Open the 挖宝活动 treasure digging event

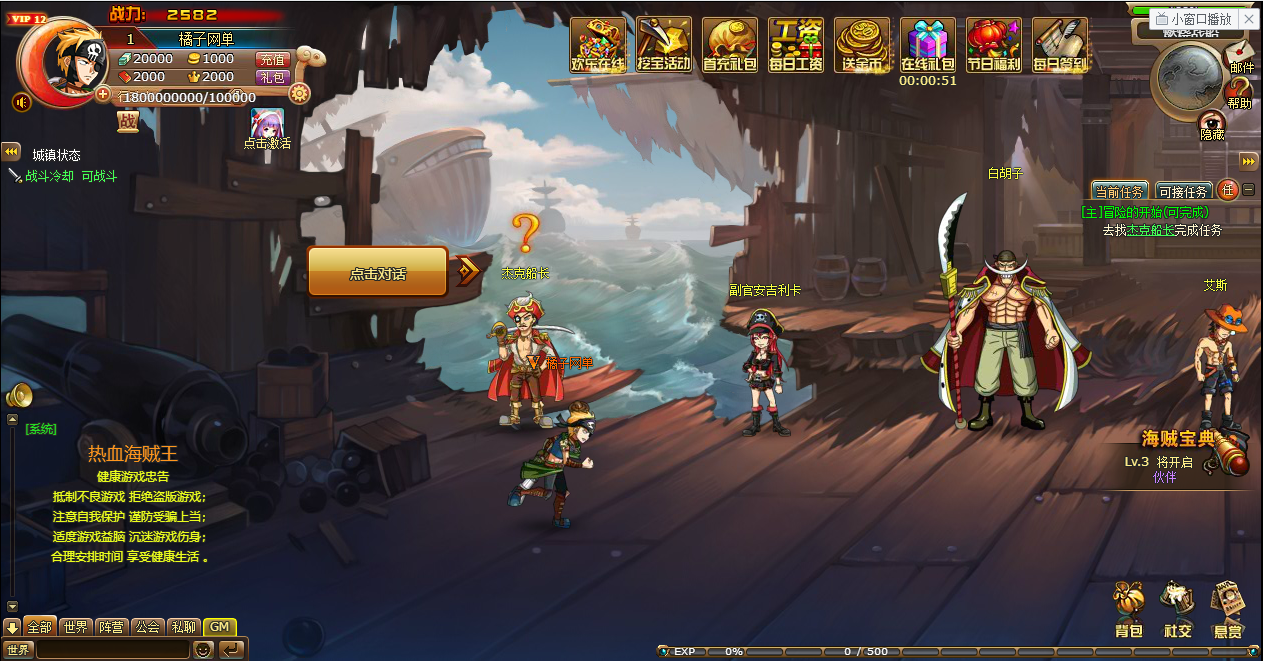[x=664, y=45]
